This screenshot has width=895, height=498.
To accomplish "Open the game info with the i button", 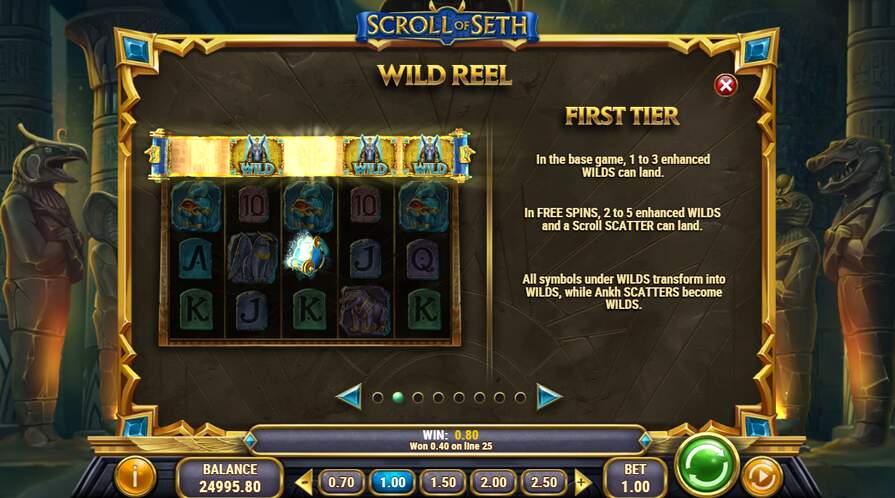I will point(134,476).
